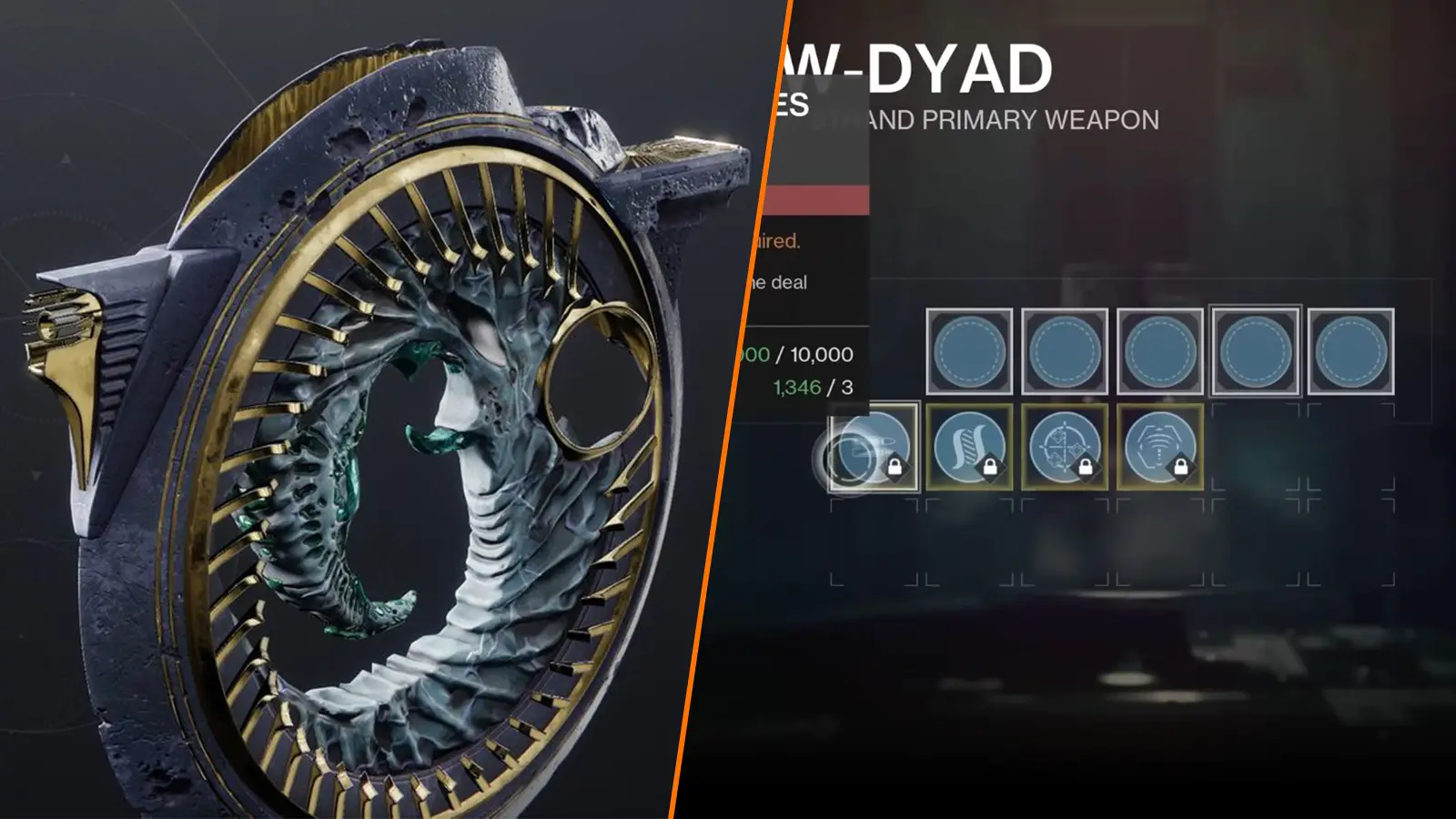
Task: Open the third perk selection circle
Action: point(1160,350)
